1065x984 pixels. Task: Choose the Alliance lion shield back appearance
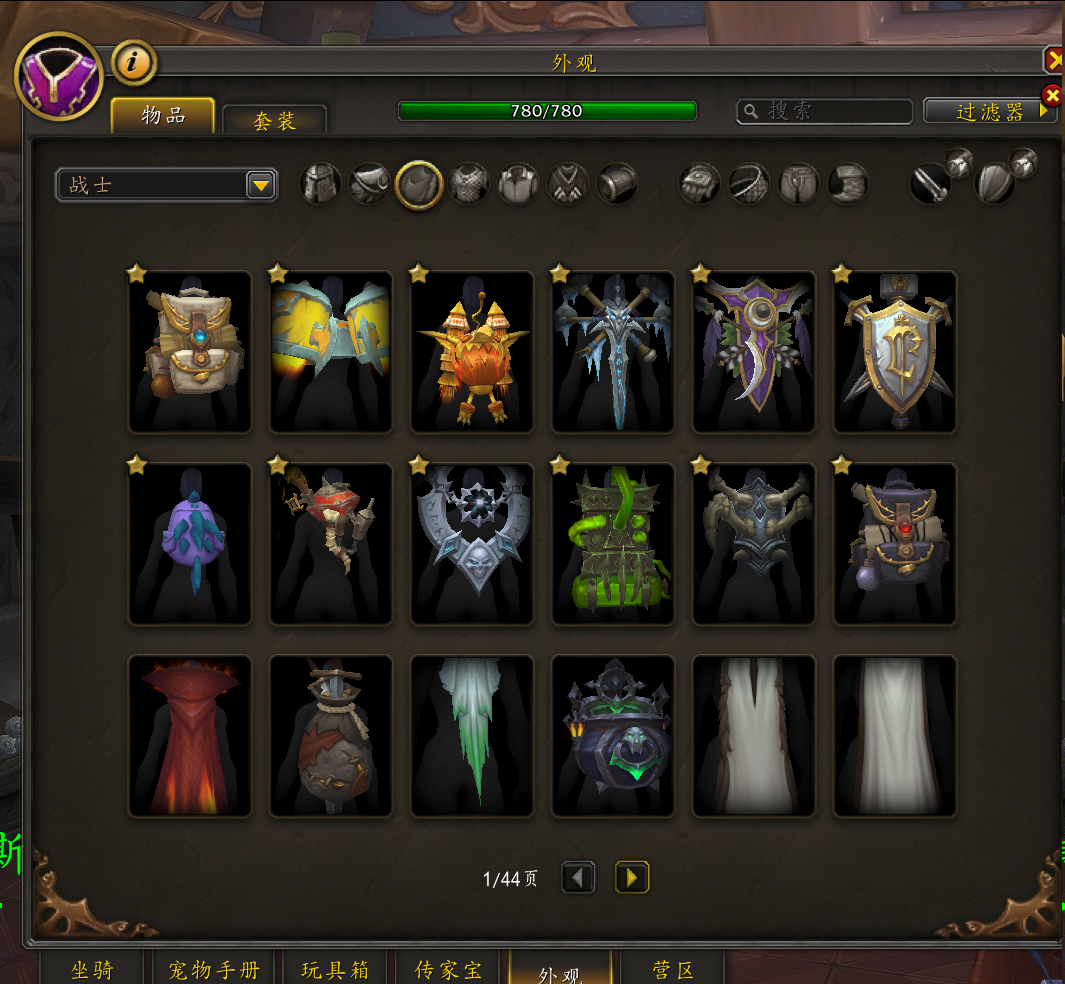pos(895,351)
